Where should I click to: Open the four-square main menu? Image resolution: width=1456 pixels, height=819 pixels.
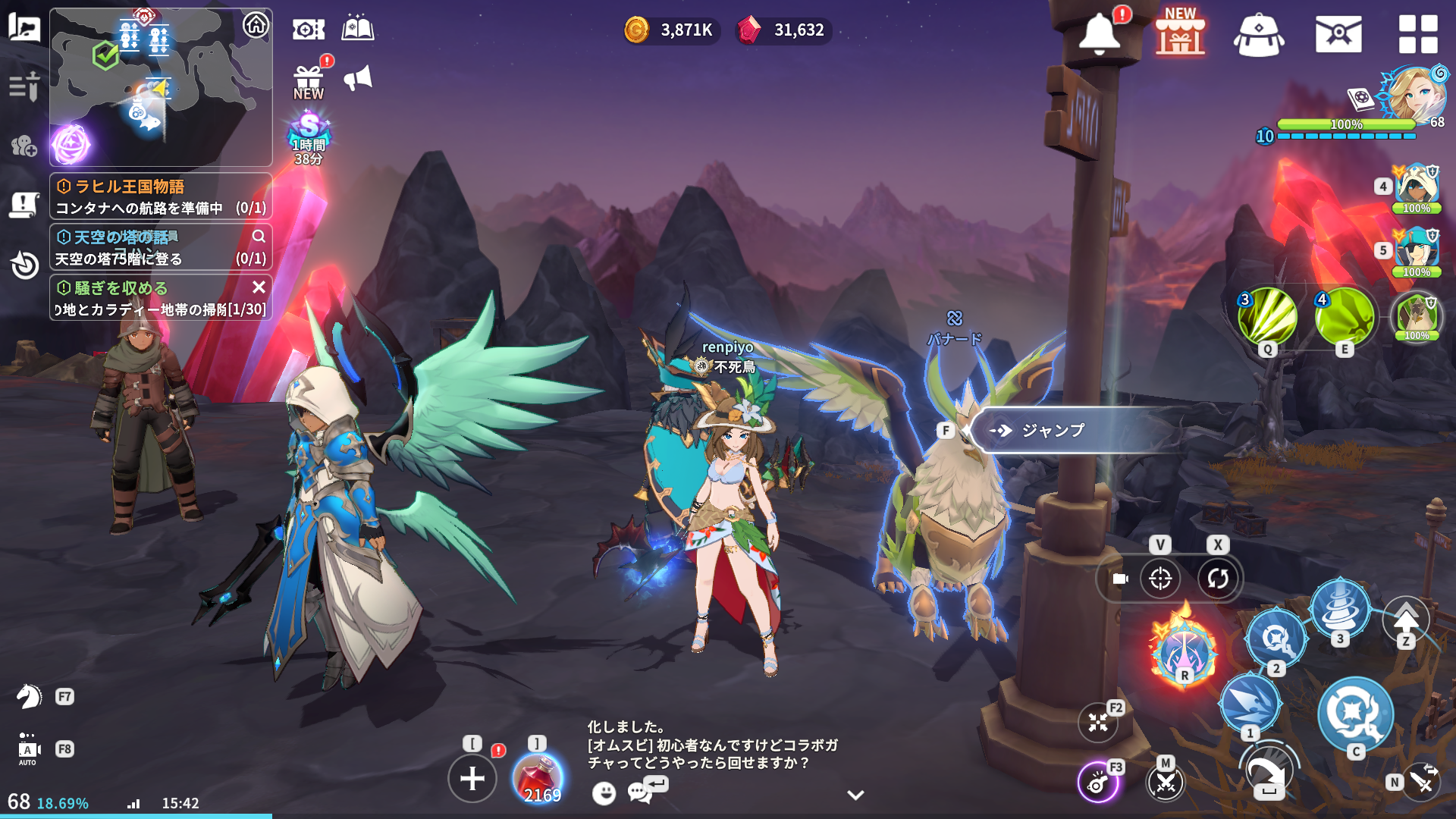coord(1417,34)
